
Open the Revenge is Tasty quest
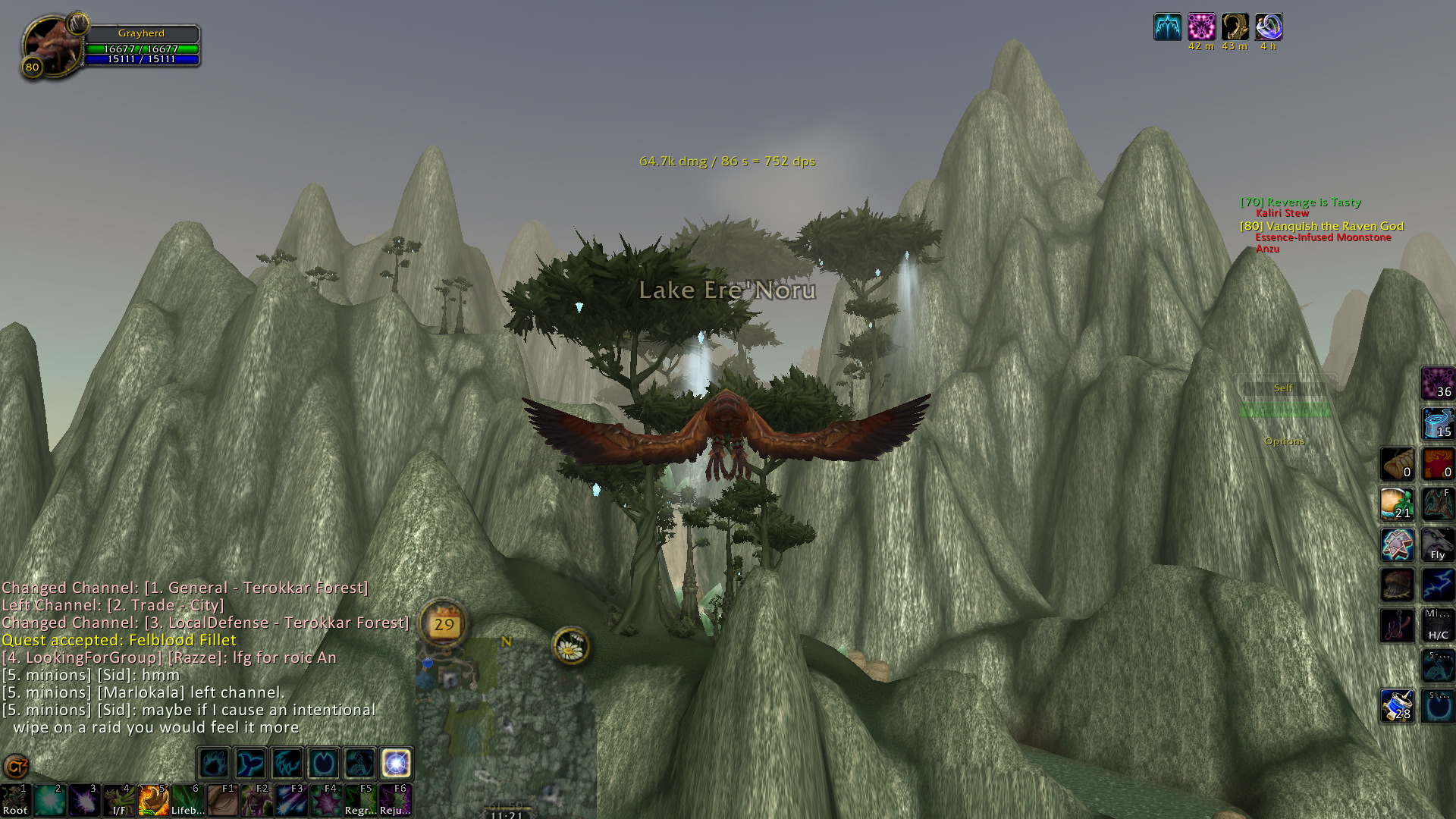point(1301,202)
